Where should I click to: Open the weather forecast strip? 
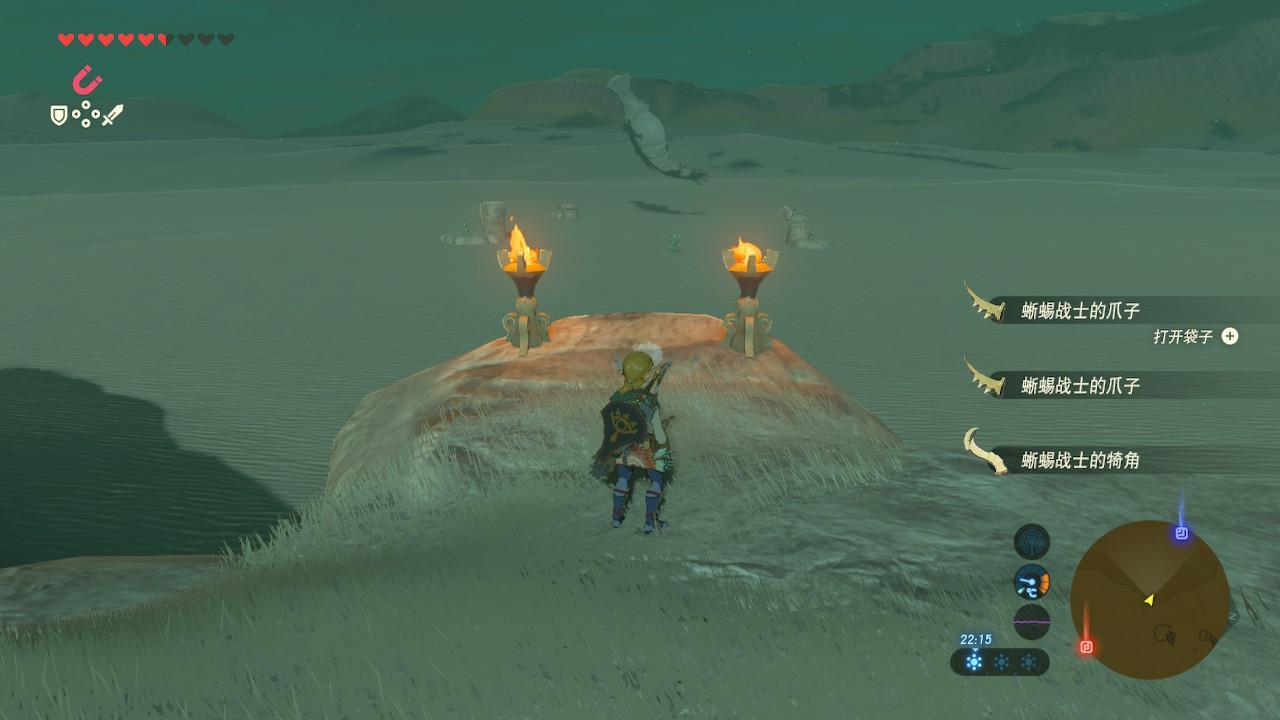click(999, 661)
